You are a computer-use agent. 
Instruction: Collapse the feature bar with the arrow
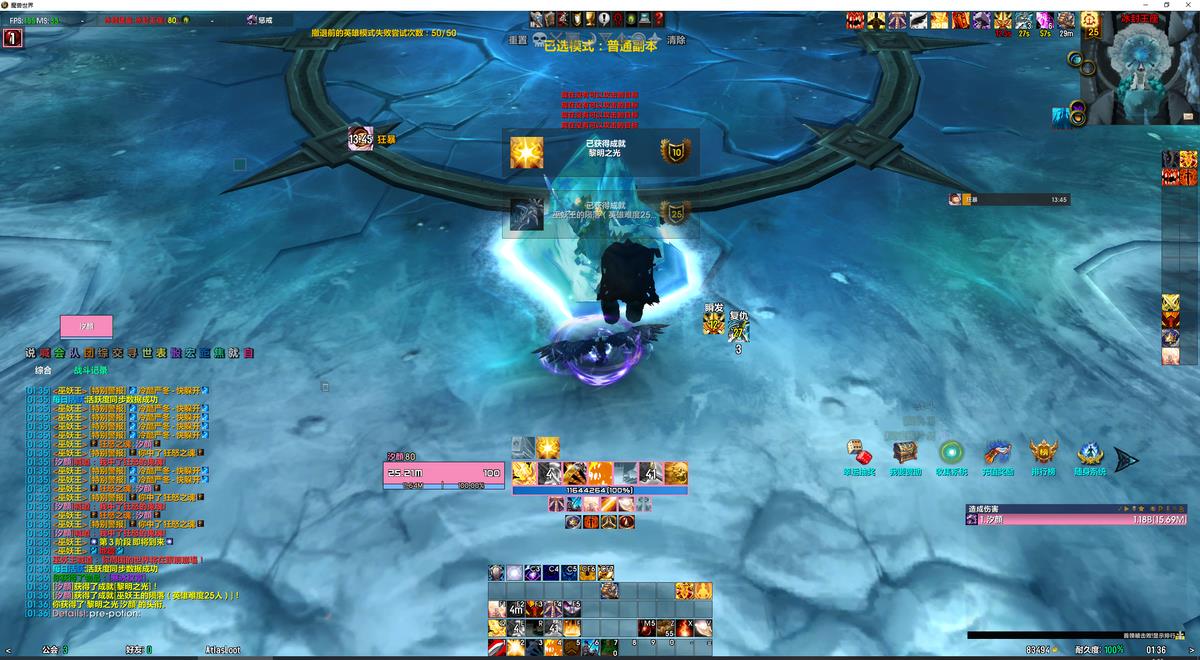coord(1127,460)
